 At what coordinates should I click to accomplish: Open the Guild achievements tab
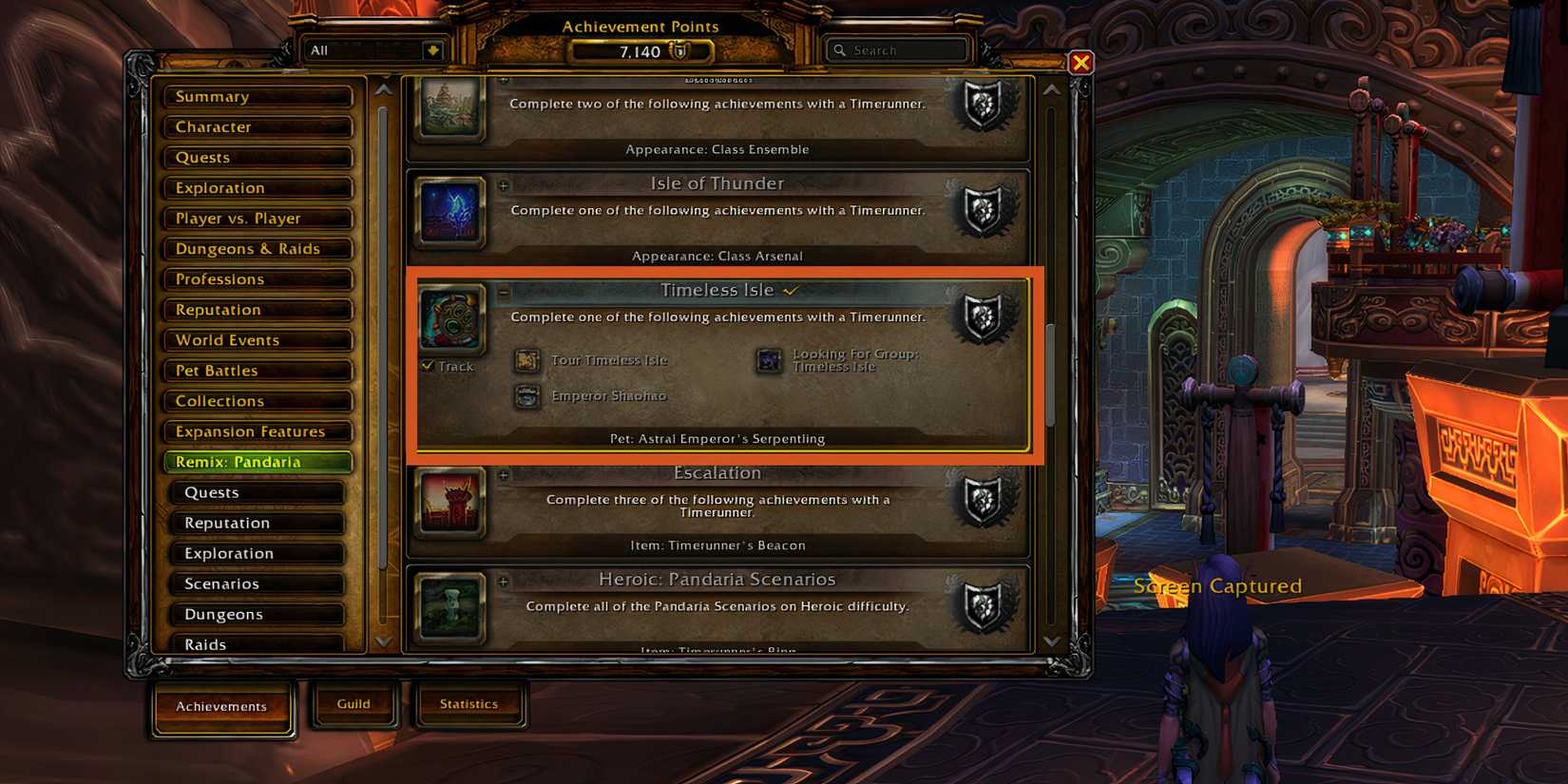(x=354, y=703)
